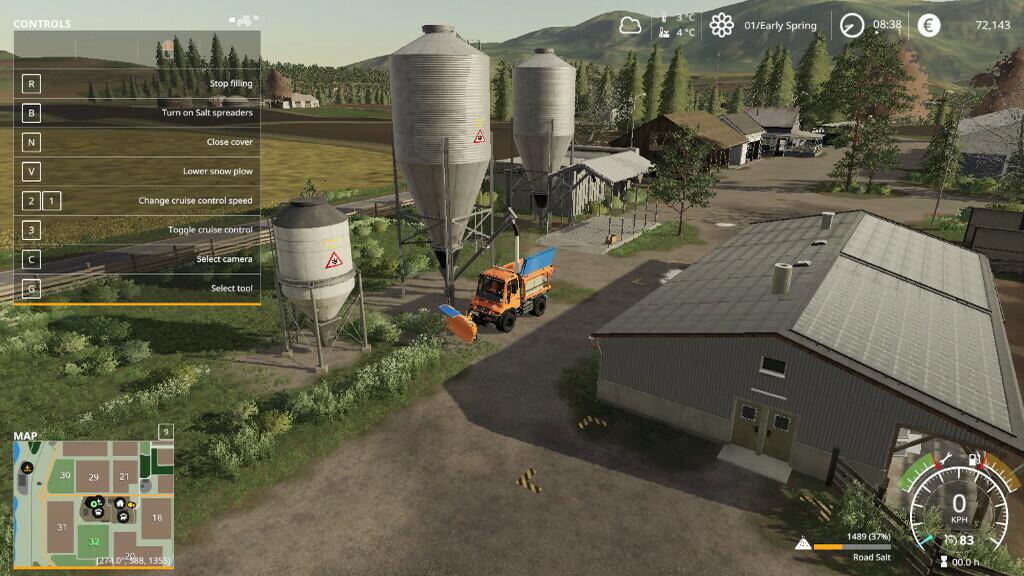Click the cloud weather forecast icon
Viewport: 1024px width, 576px height.
click(630, 26)
